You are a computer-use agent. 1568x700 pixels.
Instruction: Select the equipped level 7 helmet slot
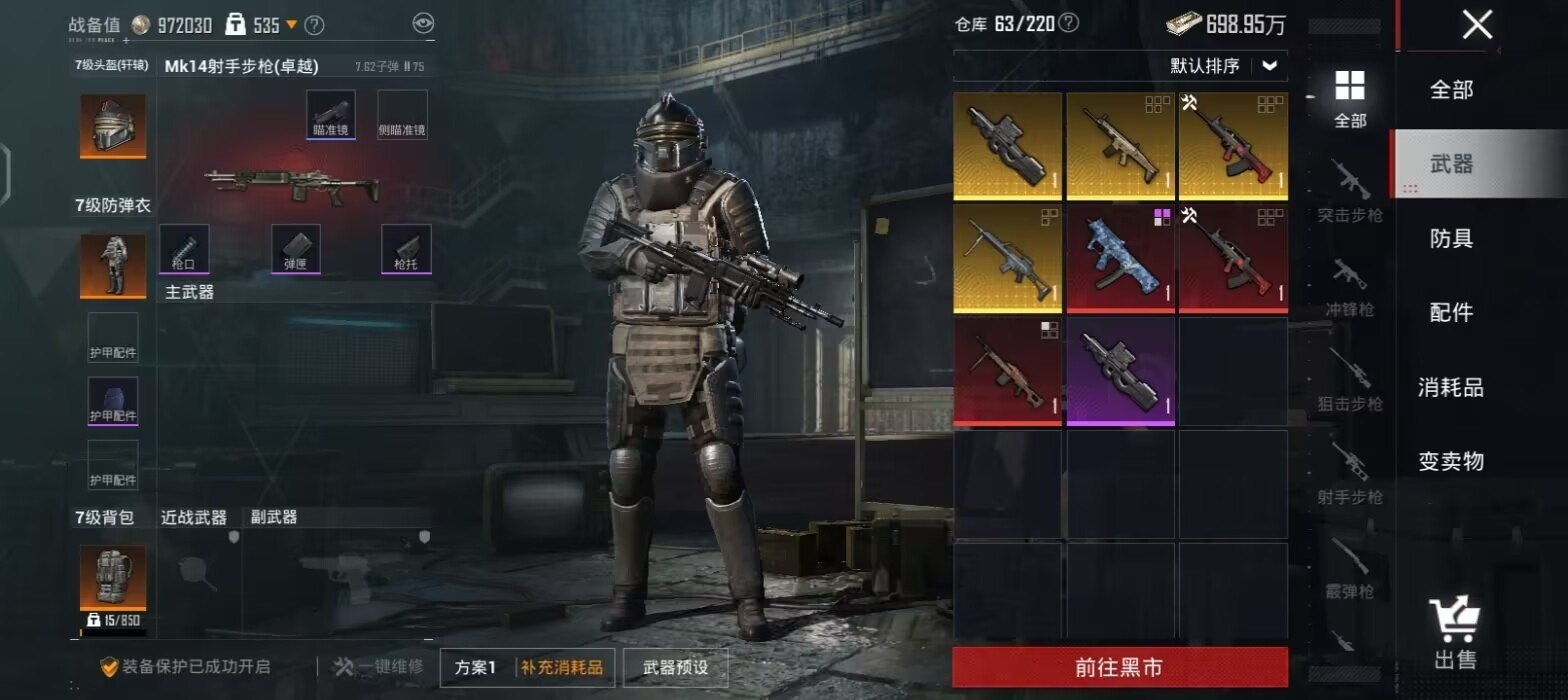pyautogui.click(x=113, y=126)
